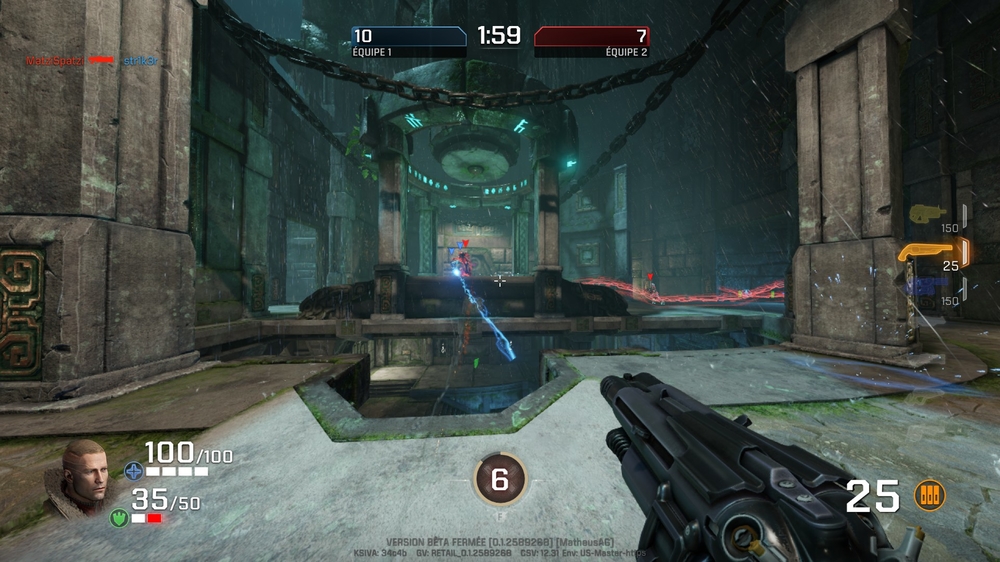Click the blue health cross icon
The image size is (1000, 562).
133,470
